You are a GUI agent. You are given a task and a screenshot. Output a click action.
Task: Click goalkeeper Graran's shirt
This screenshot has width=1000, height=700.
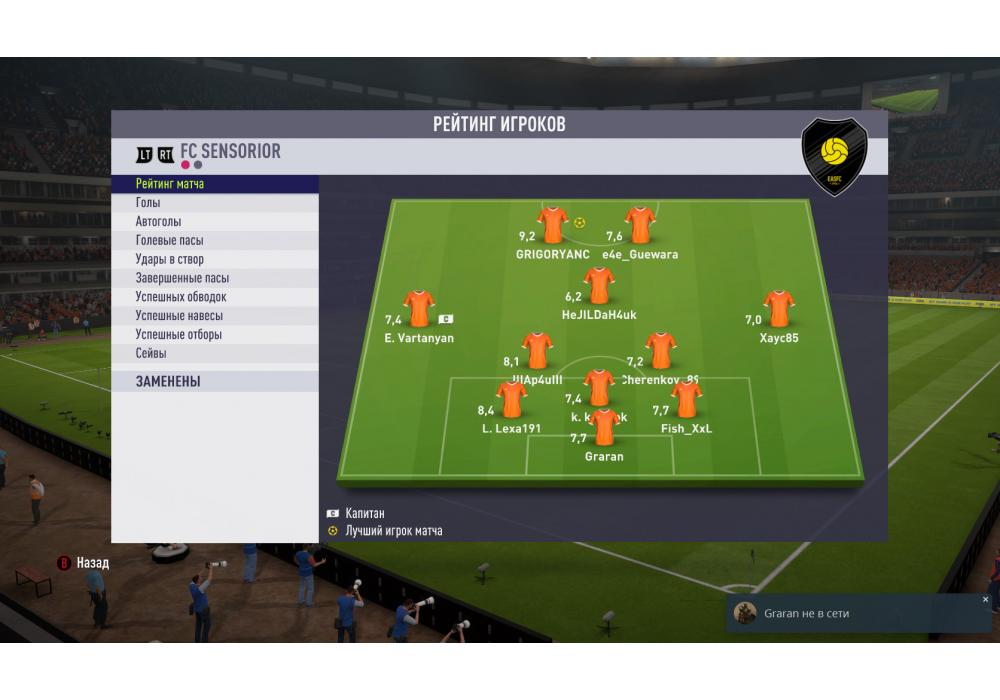tap(604, 427)
